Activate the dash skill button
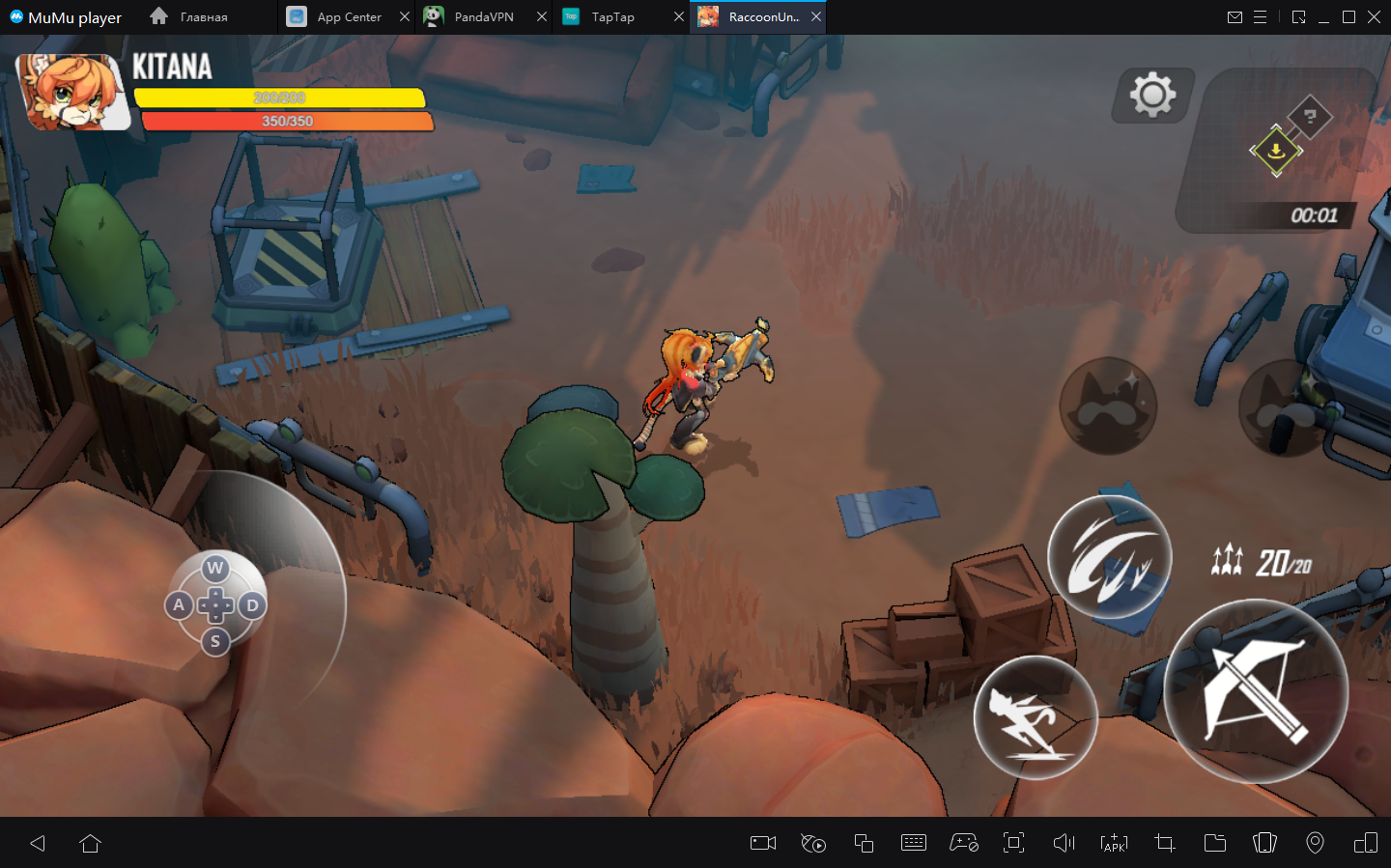This screenshot has height=868, width=1391. tap(1035, 717)
